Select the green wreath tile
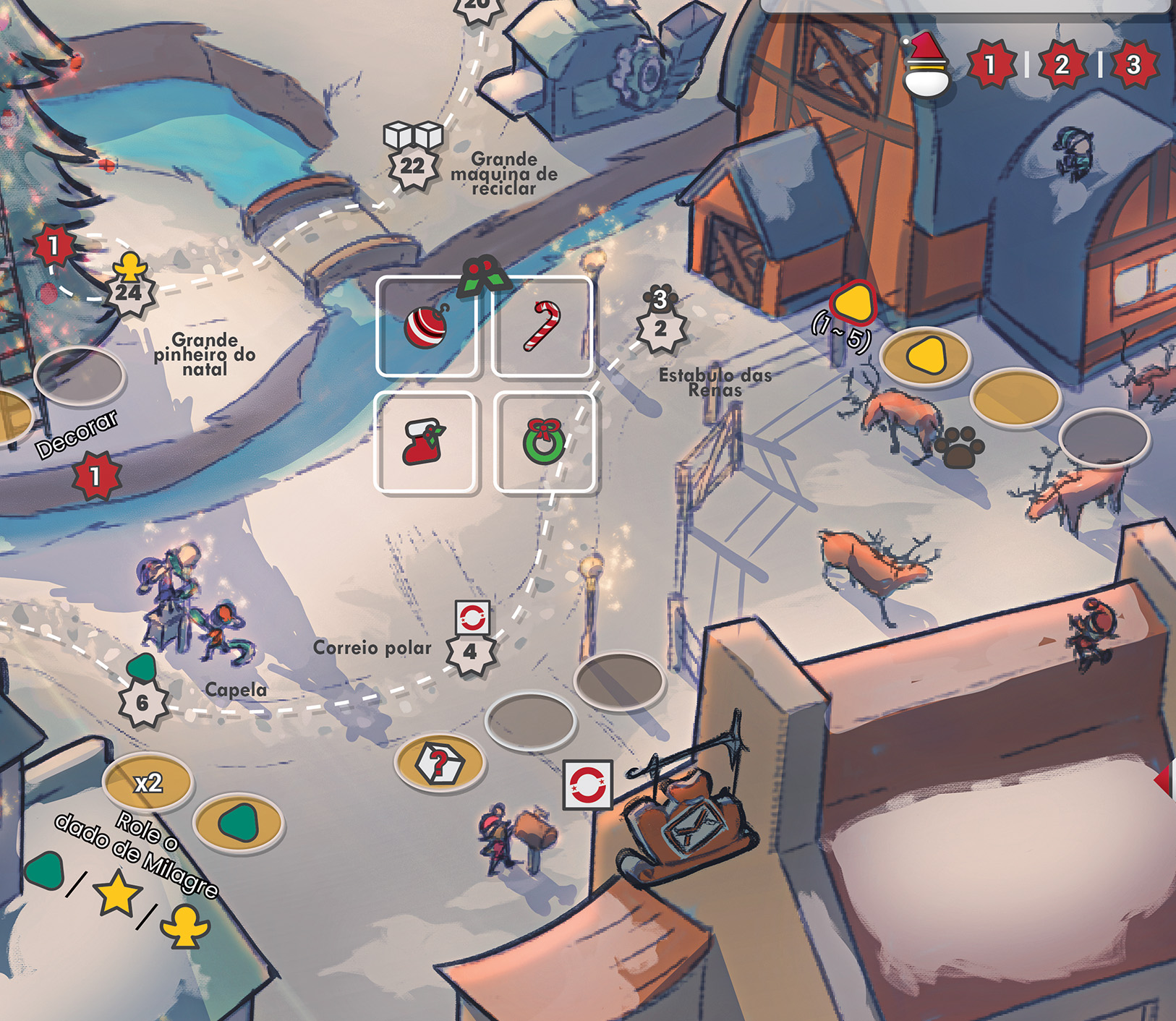Screen dimensions: 1176x1021 pos(544,442)
